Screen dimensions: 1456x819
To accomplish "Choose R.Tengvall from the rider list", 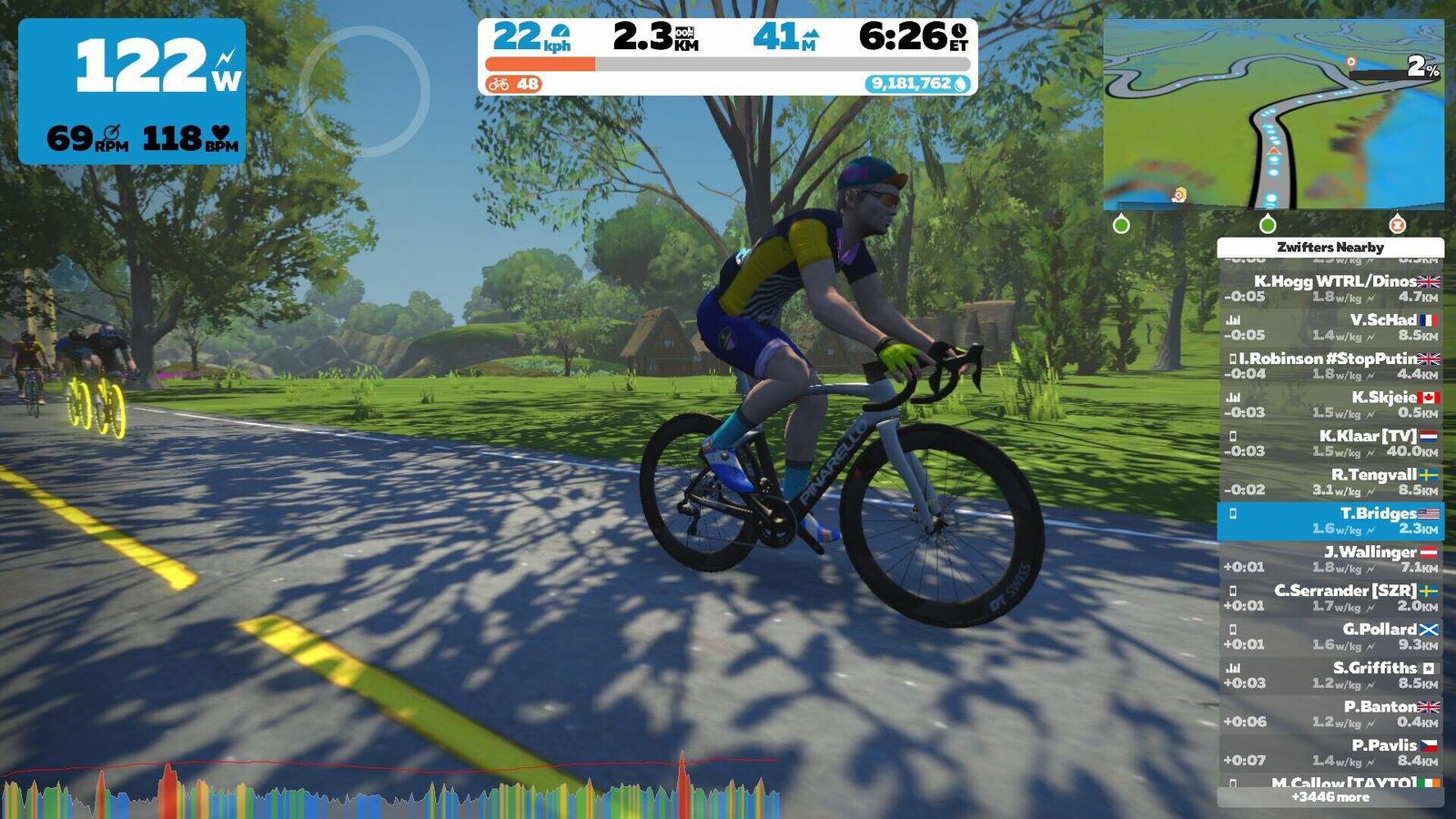I will point(1330,481).
